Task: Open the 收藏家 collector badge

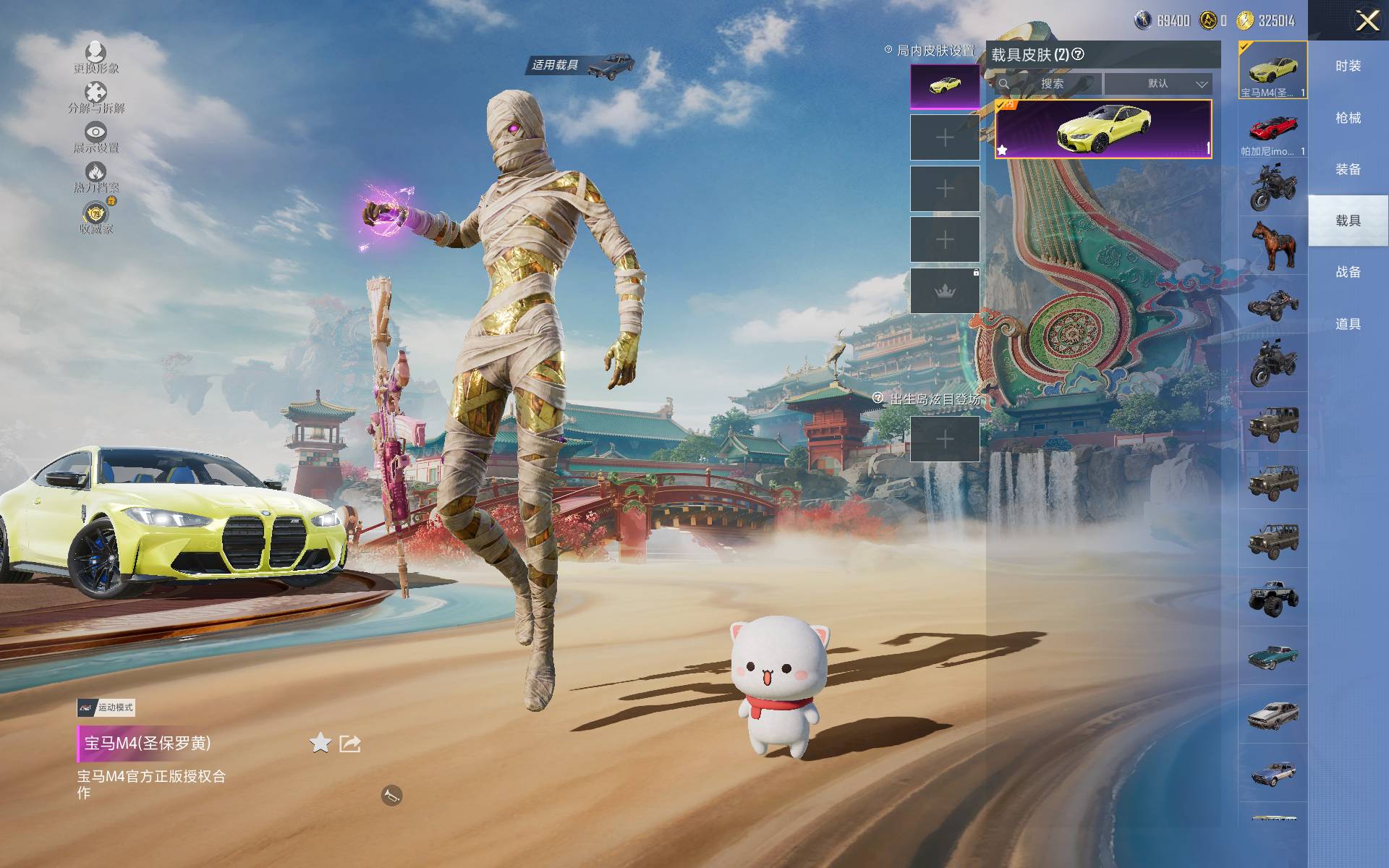Action: [x=95, y=217]
